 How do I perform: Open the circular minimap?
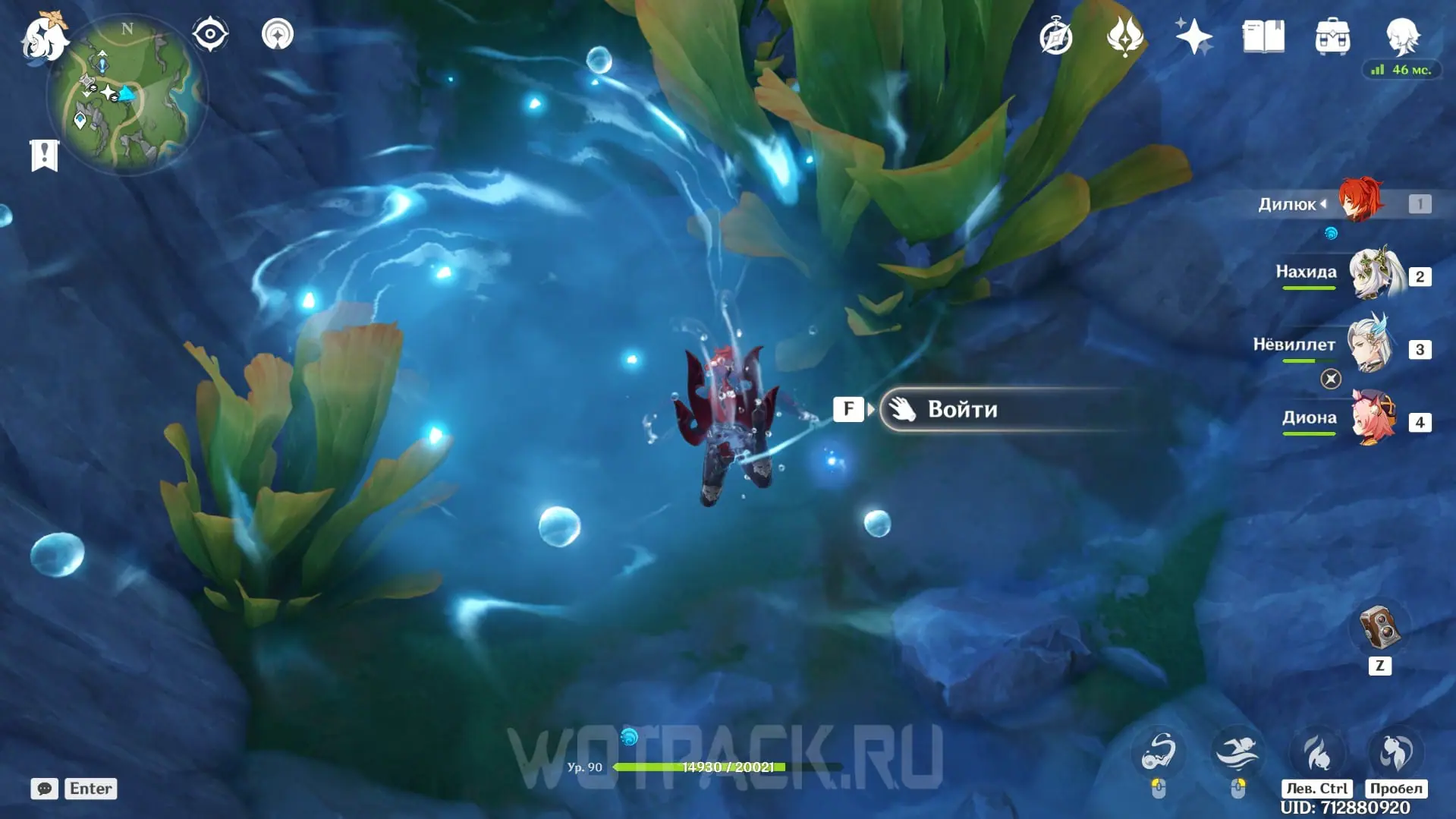click(126, 96)
